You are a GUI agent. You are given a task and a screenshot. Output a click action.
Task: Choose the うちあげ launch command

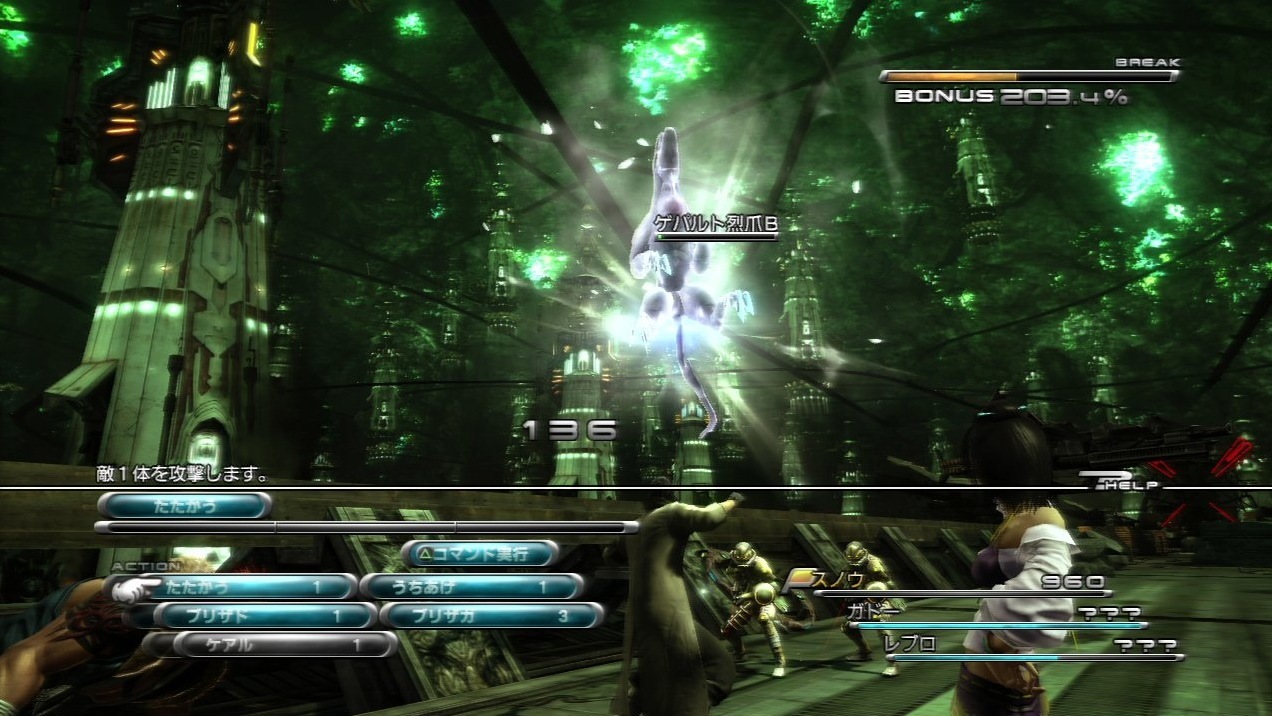pyautogui.click(x=470, y=587)
